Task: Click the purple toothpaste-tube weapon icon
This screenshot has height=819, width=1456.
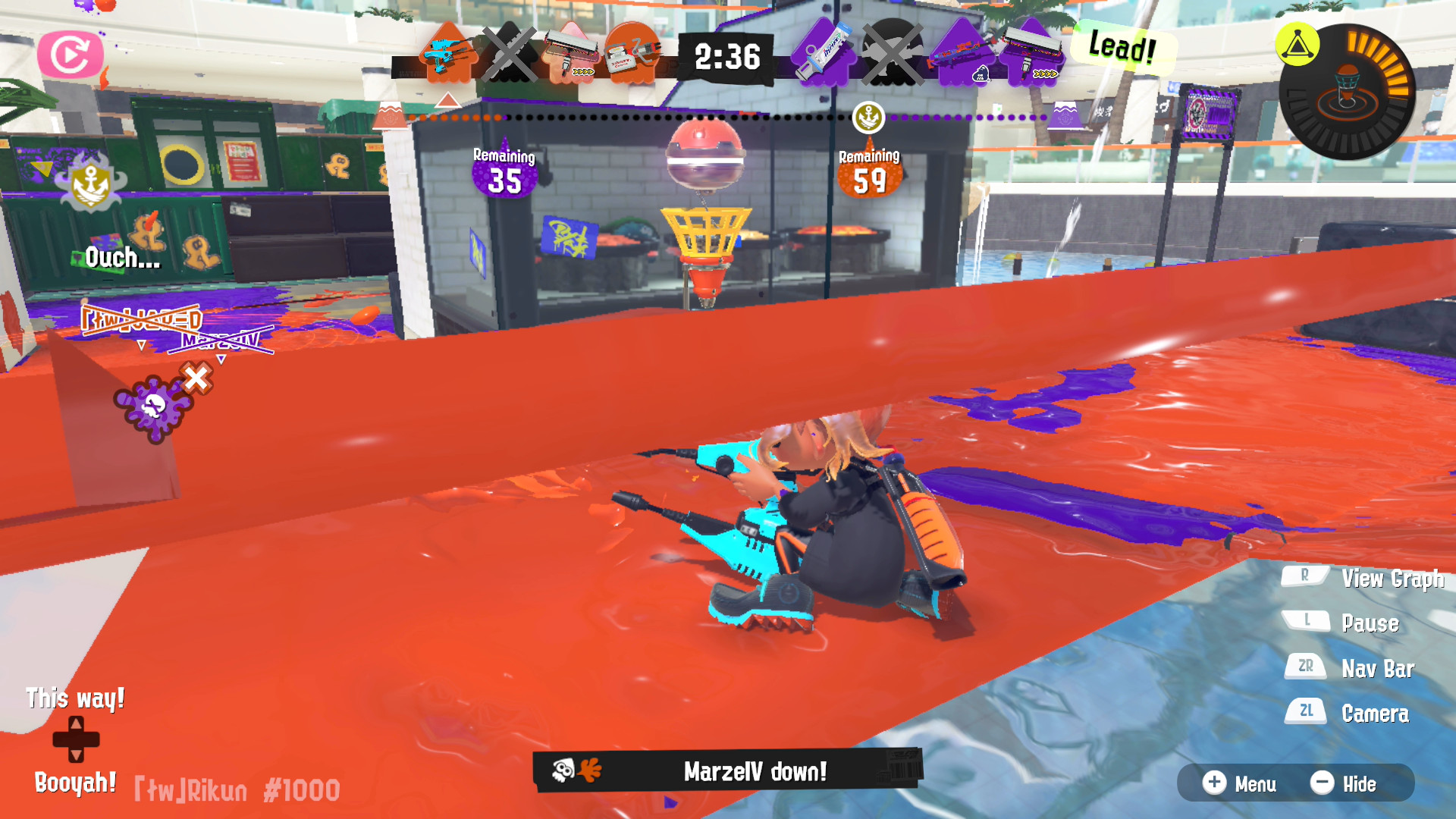Action: 824,52
